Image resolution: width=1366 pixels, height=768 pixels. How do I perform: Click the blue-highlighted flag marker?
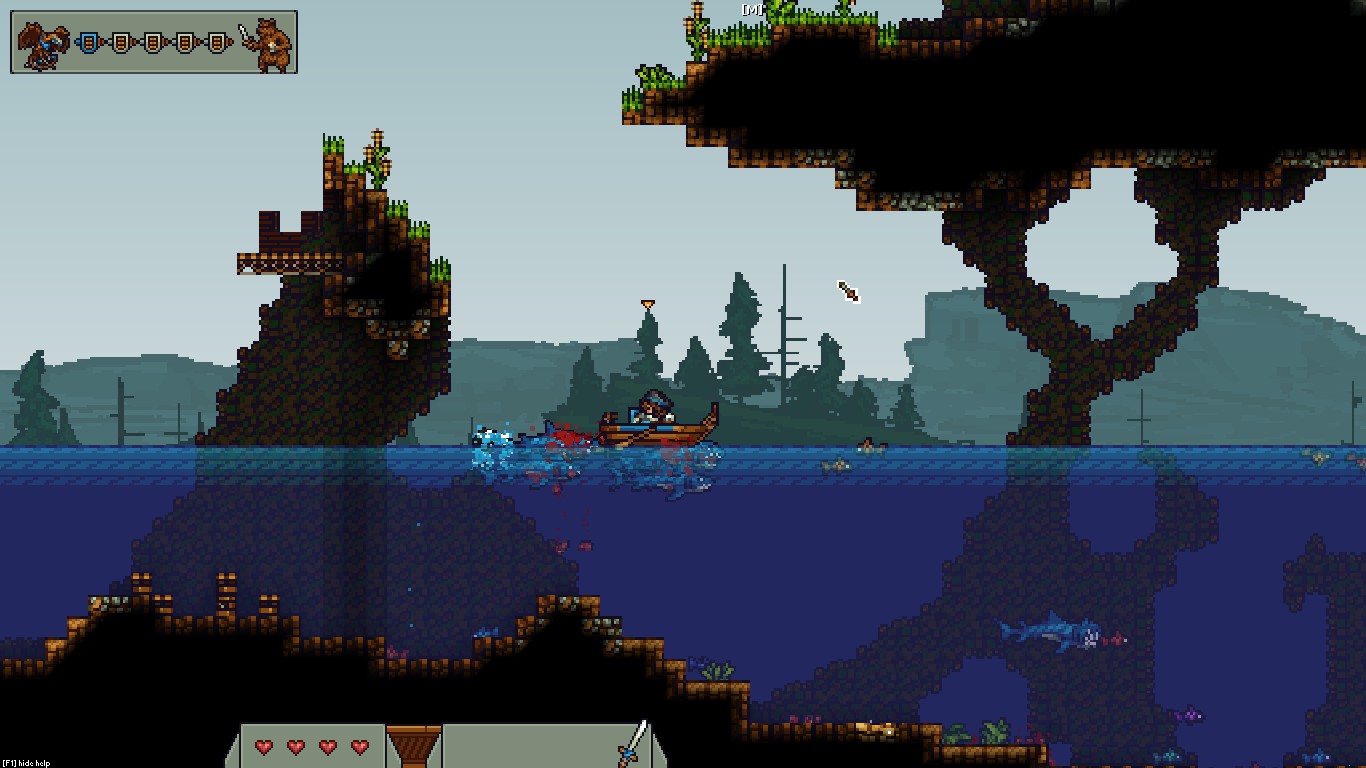(x=90, y=43)
